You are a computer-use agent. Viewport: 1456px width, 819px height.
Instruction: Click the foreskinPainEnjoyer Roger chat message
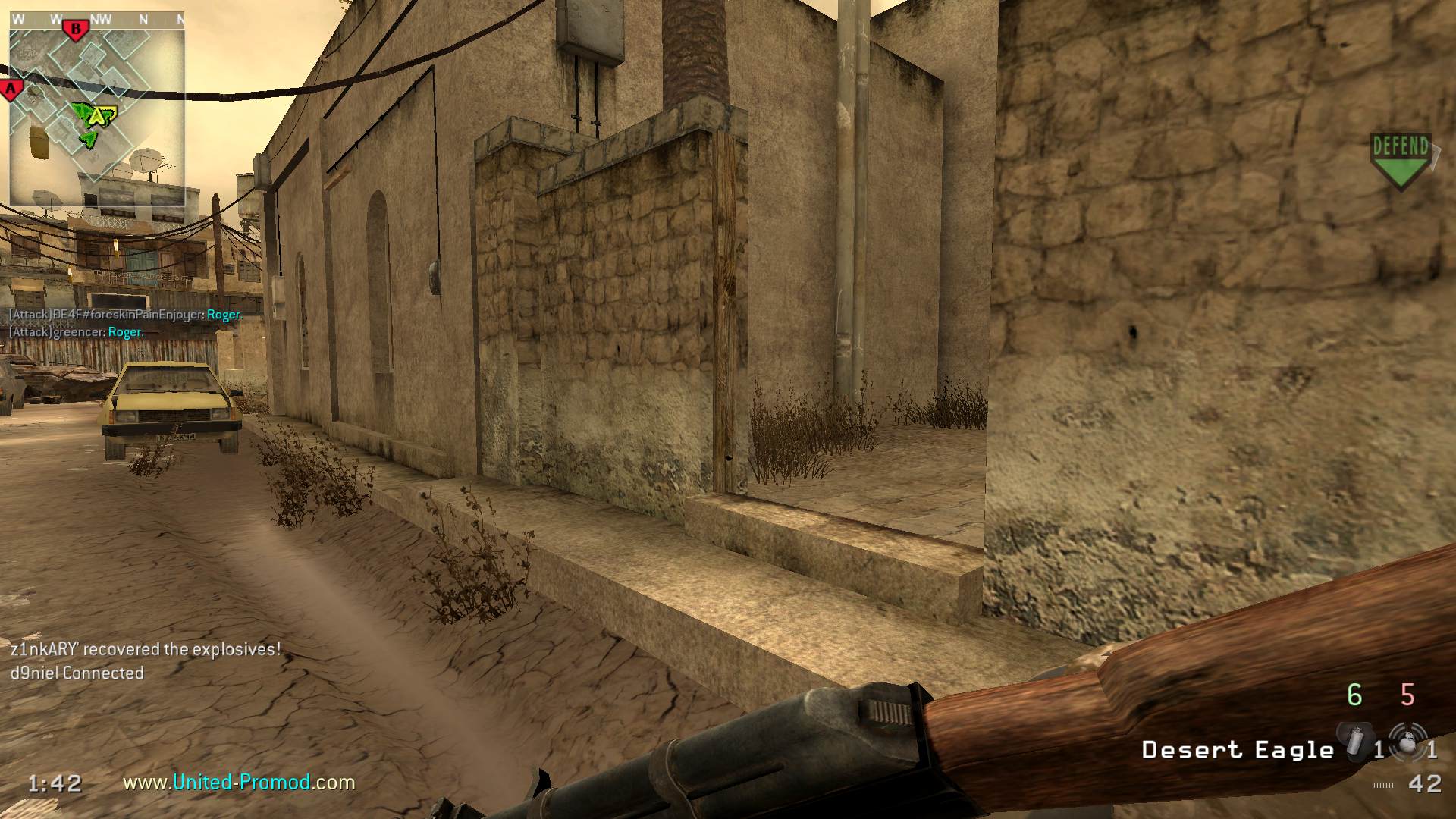coord(125,315)
